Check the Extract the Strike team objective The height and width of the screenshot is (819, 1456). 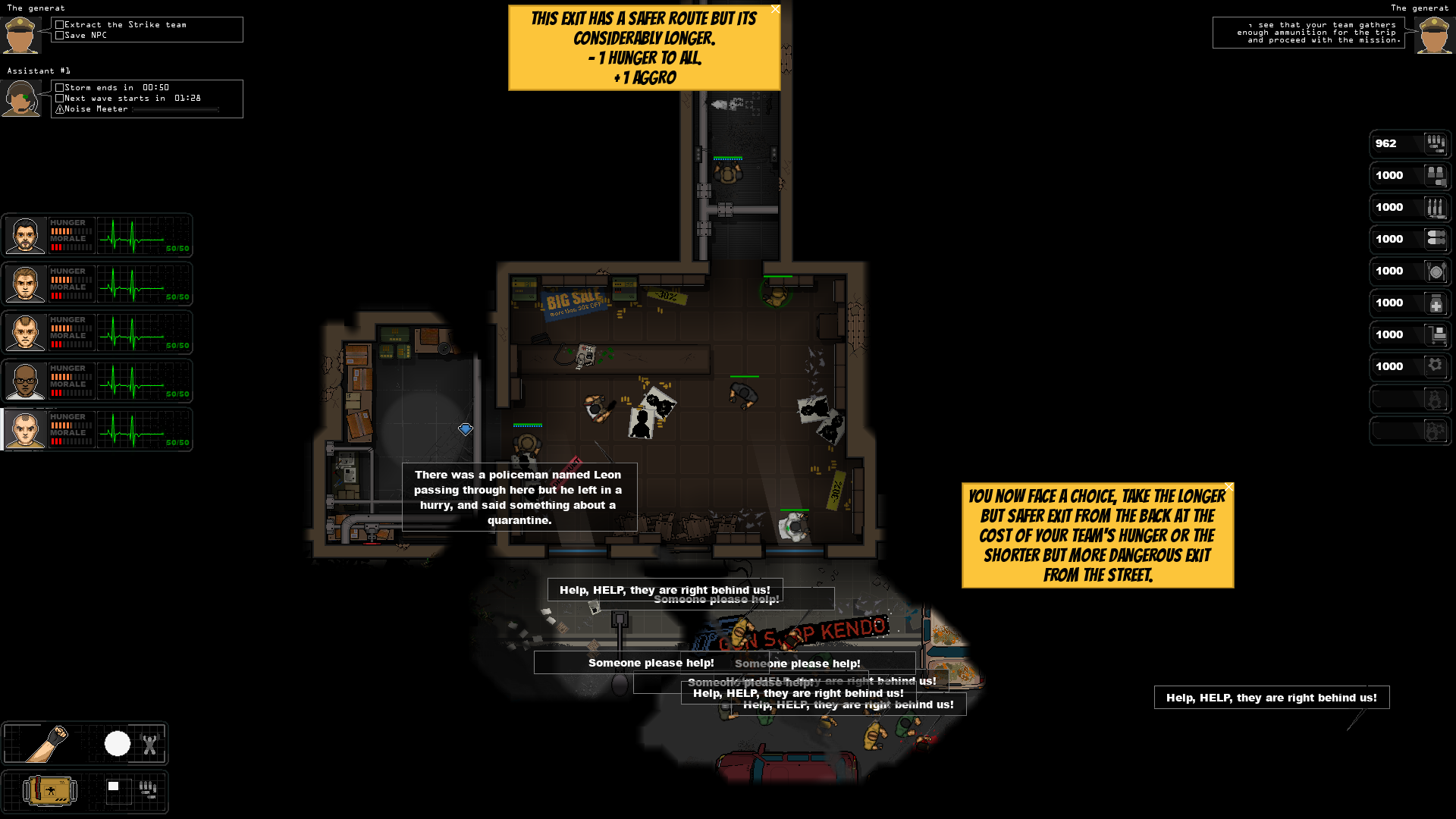tap(58, 24)
